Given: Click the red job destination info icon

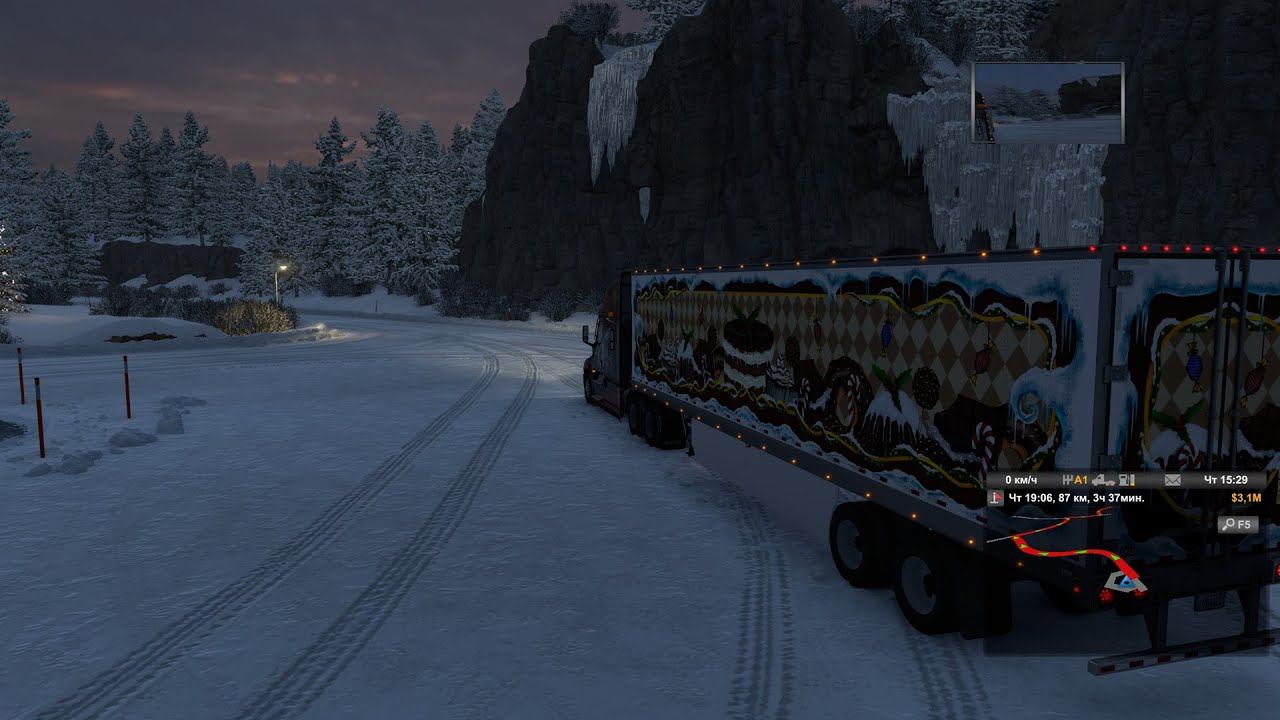Looking at the screenshot, I should [996, 497].
